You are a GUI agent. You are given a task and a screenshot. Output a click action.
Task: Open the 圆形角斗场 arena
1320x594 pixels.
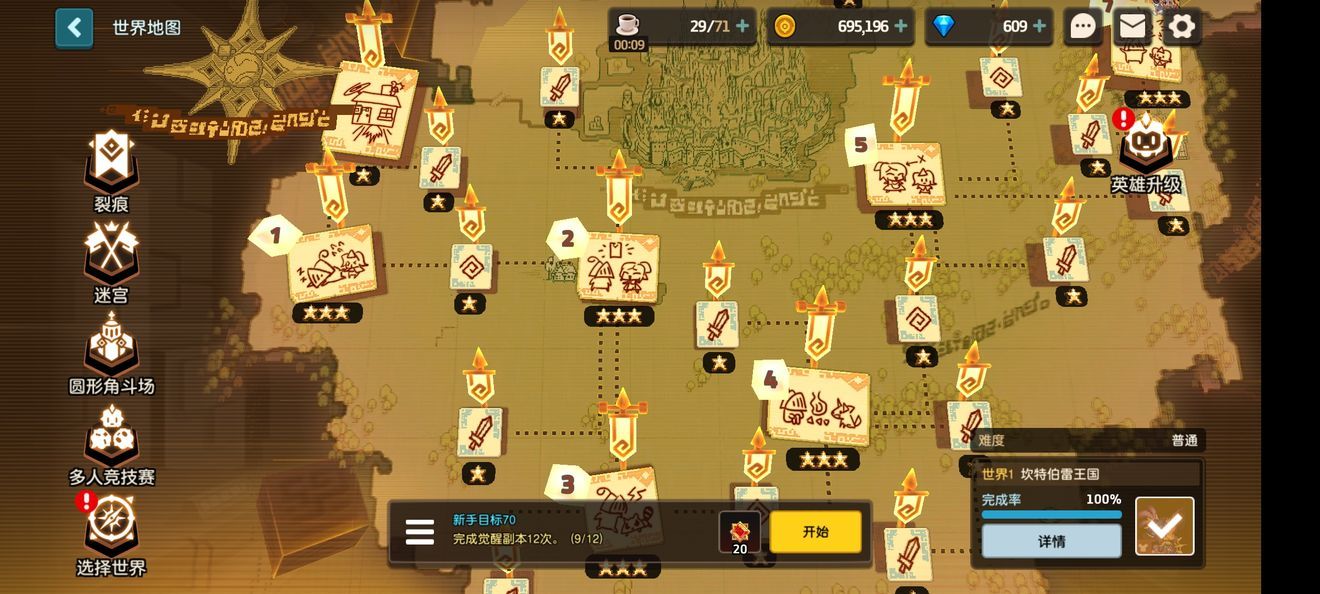pyautogui.click(x=111, y=348)
